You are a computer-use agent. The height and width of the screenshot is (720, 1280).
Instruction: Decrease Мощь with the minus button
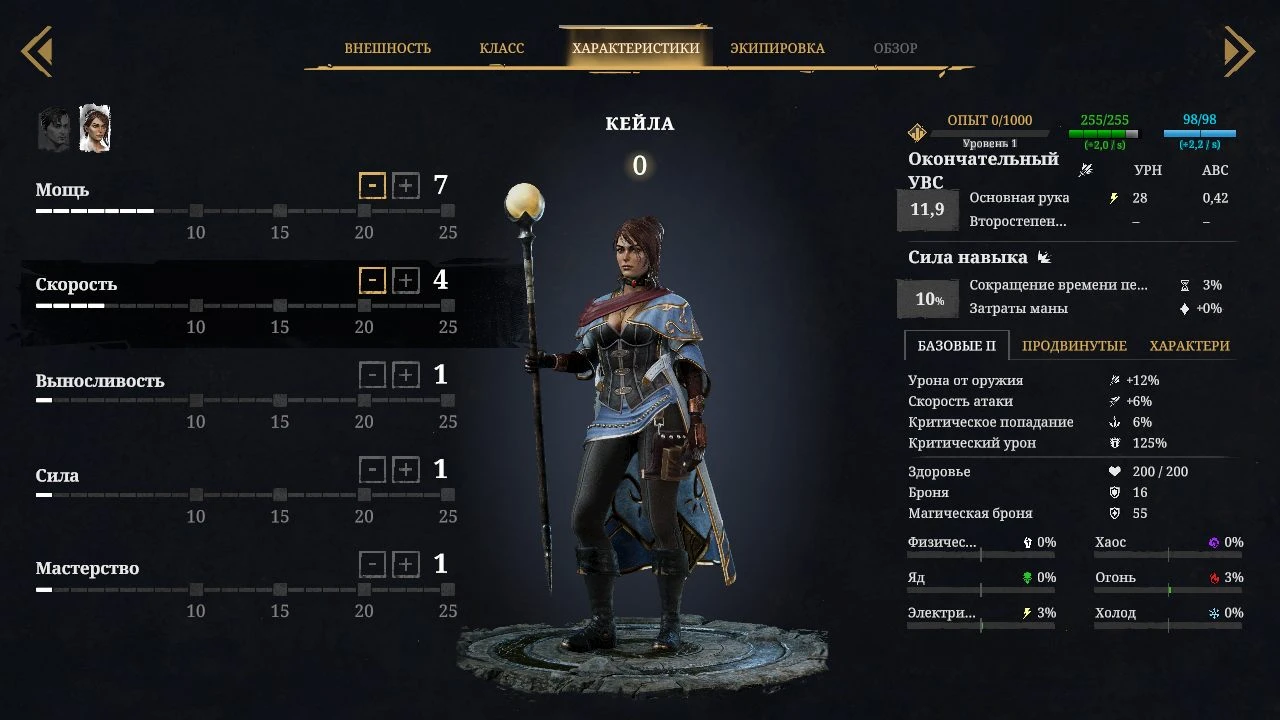[372, 186]
